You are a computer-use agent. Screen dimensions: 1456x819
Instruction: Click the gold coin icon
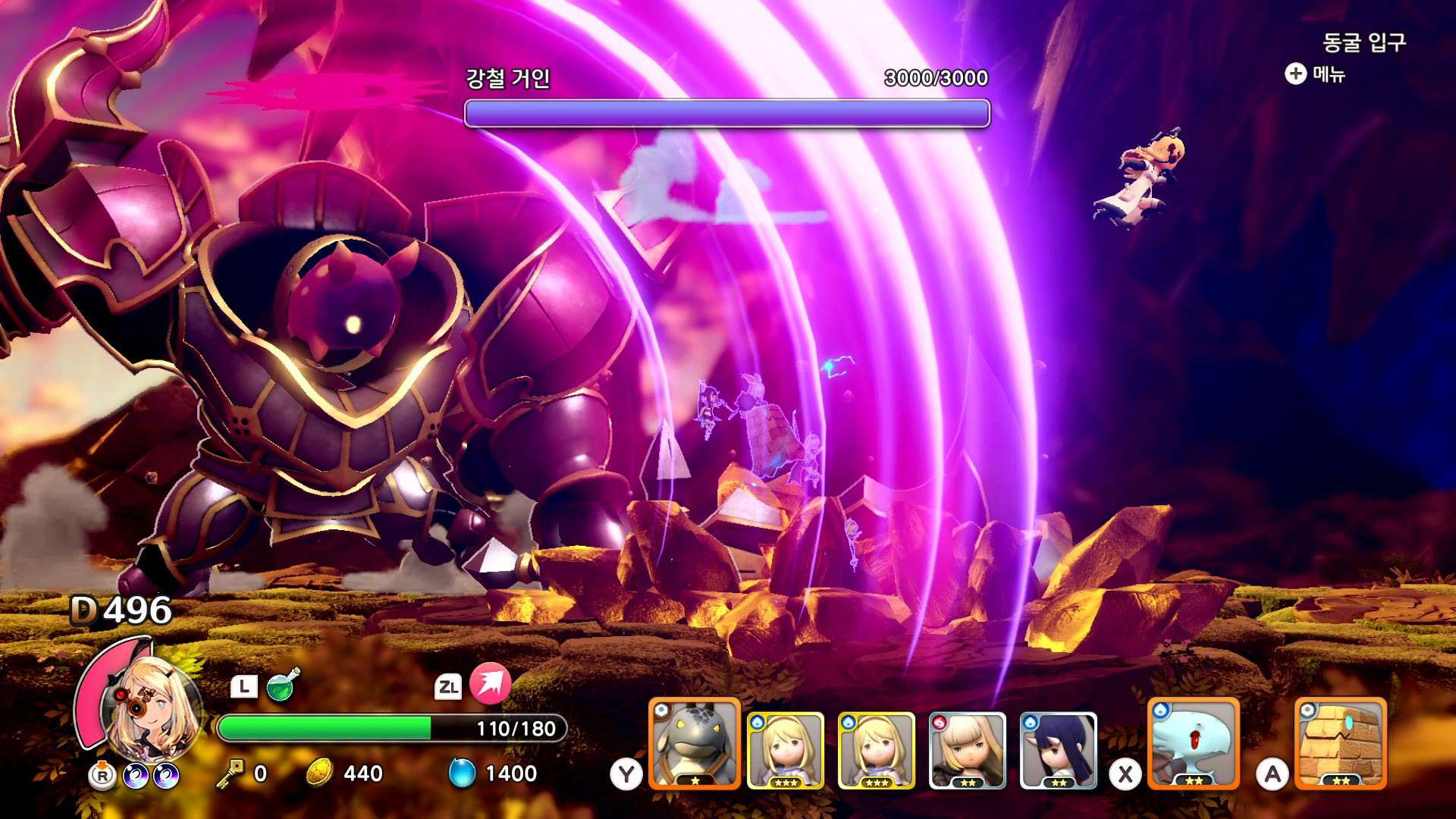pyautogui.click(x=320, y=773)
